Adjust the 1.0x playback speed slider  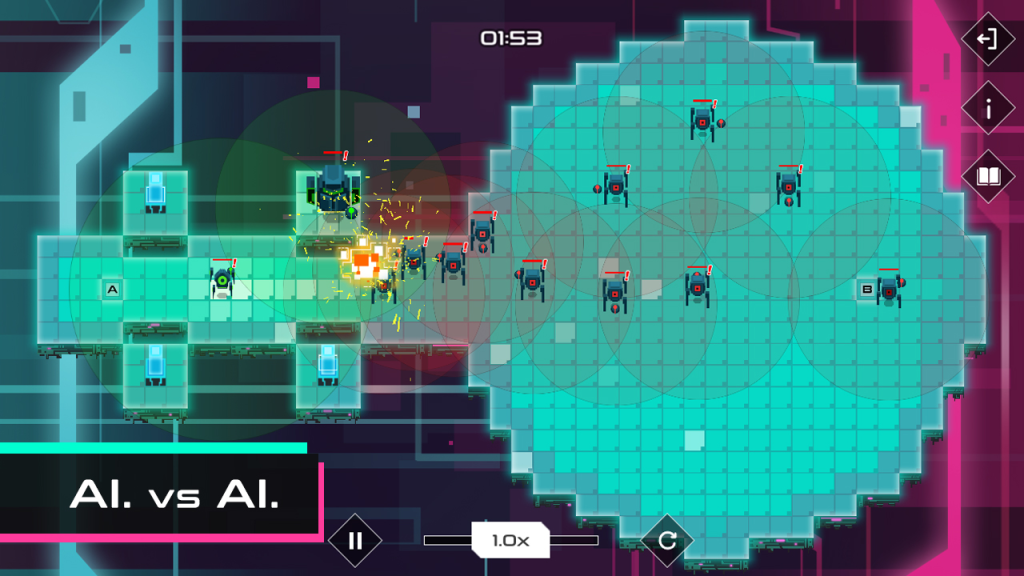(x=510, y=540)
